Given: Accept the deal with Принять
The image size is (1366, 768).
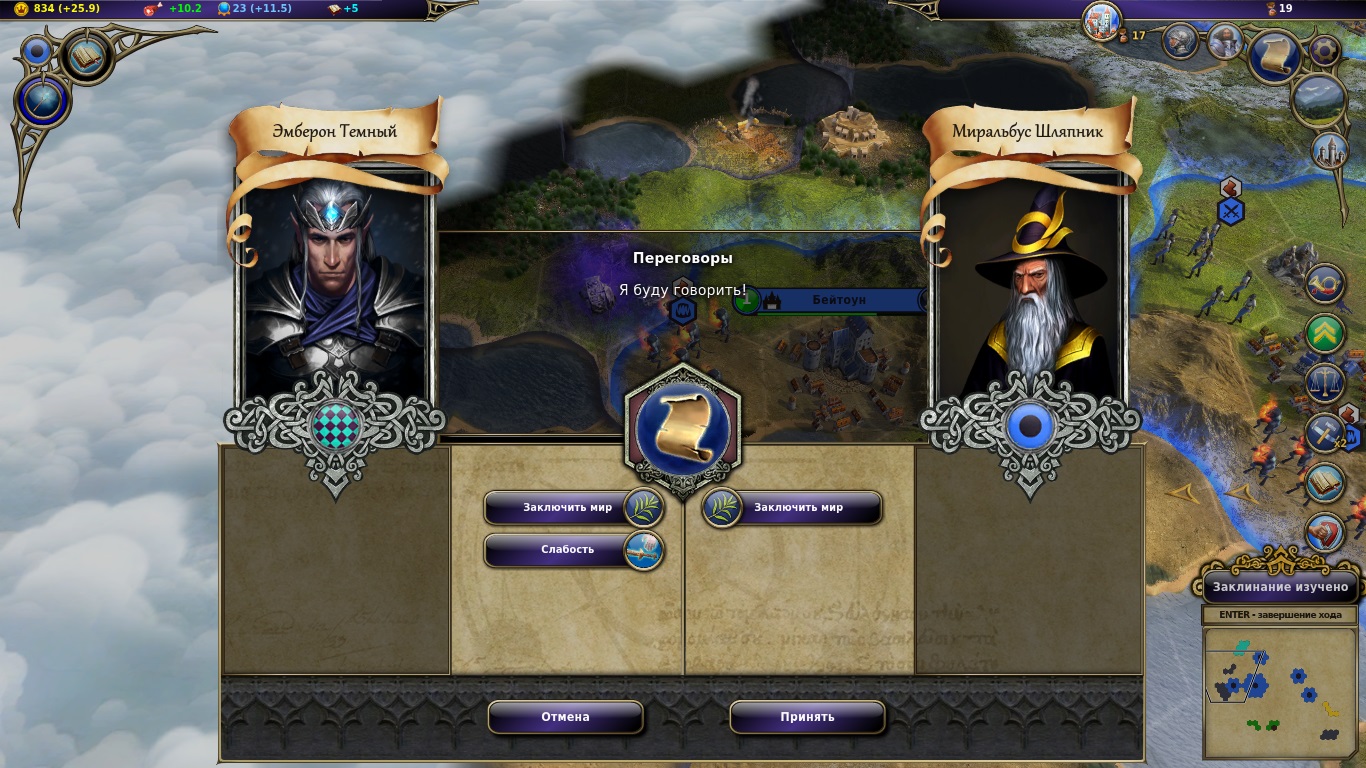Looking at the screenshot, I should click(x=807, y=717).
